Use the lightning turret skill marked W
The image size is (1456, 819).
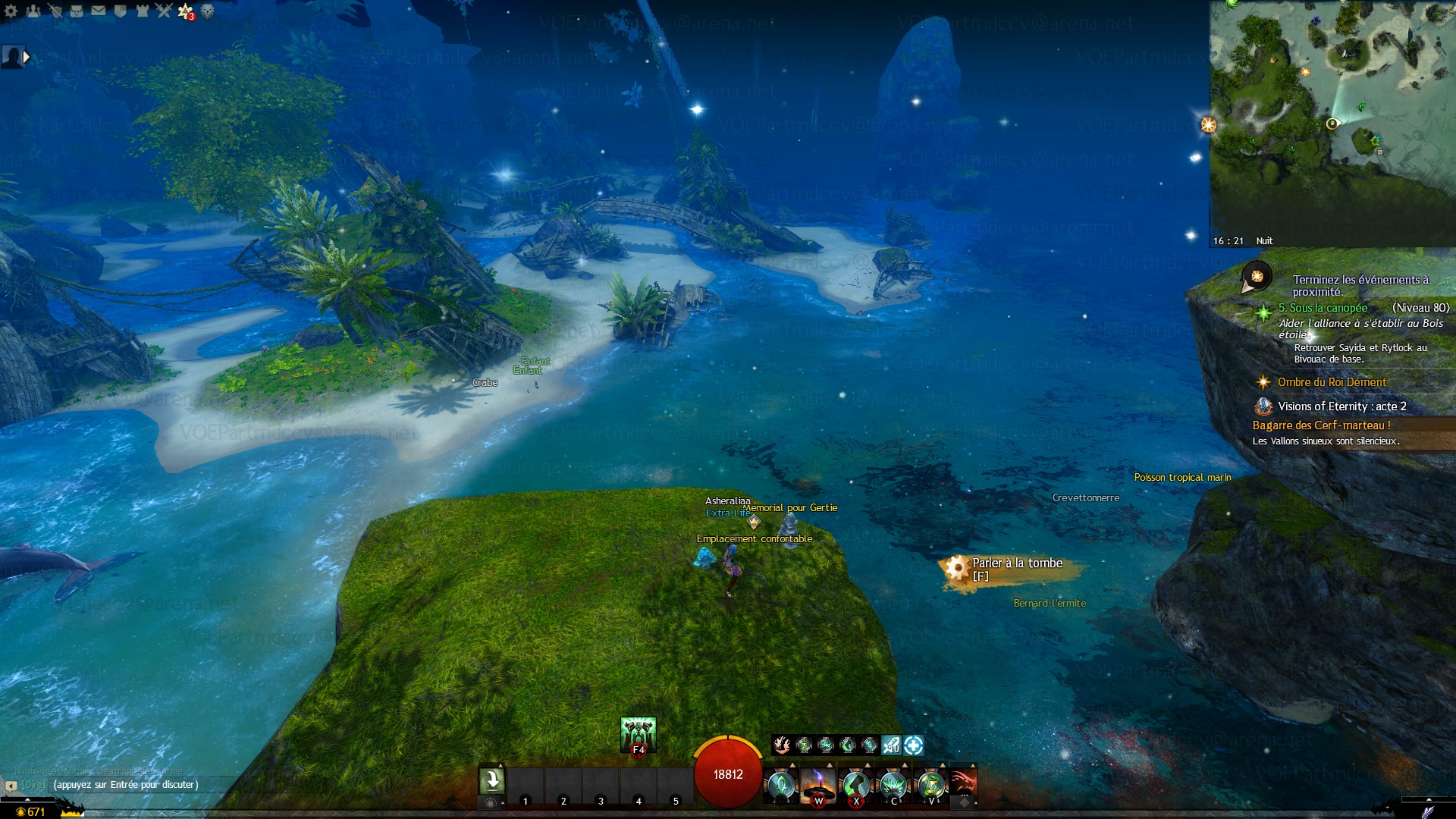click(818, 784)
